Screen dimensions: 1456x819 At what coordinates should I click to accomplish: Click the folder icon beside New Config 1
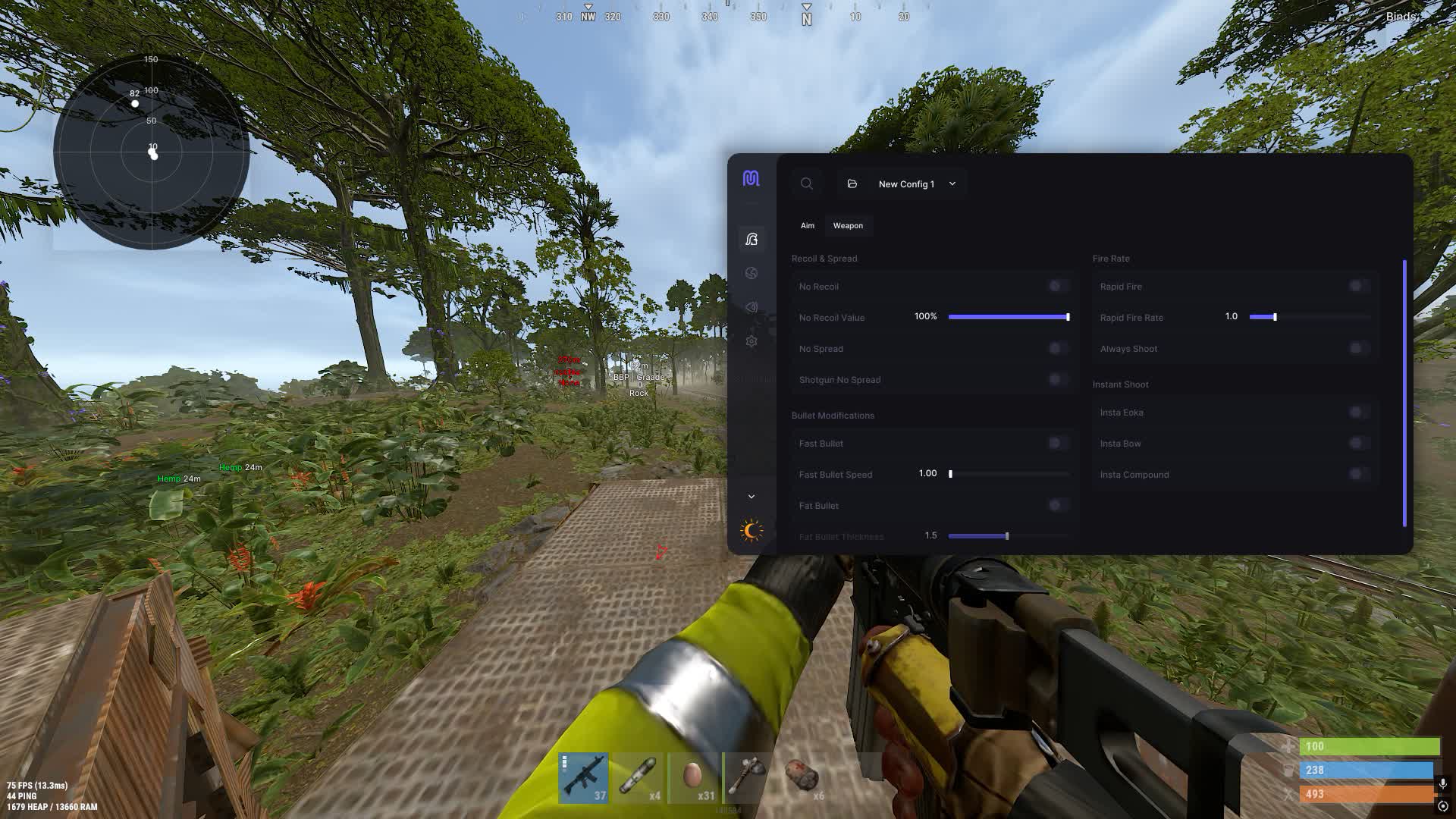(851, 183)
